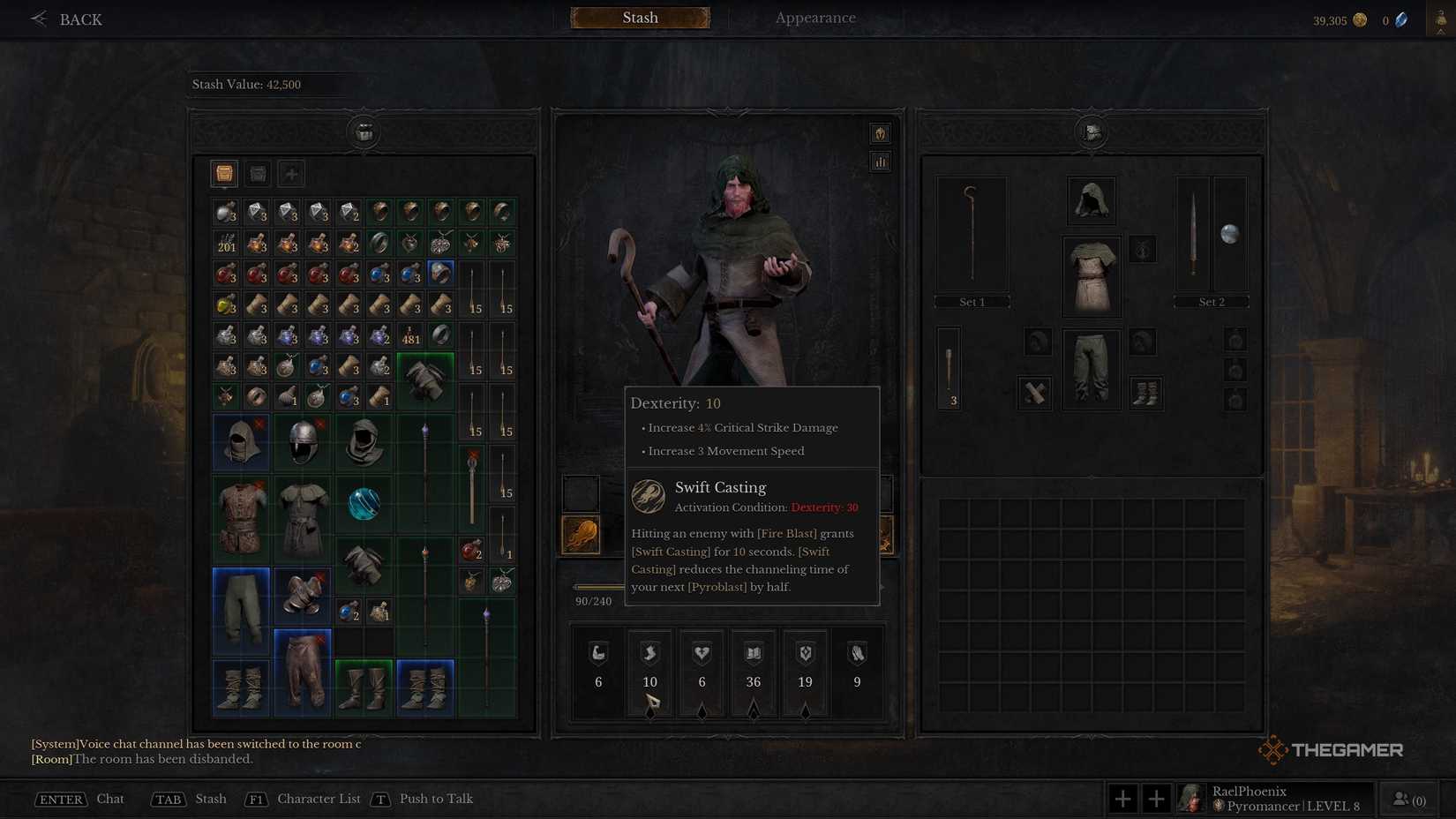Open the helmet icon beside the character model
The width and height of the screenshot is (1456, 819).
879,132
